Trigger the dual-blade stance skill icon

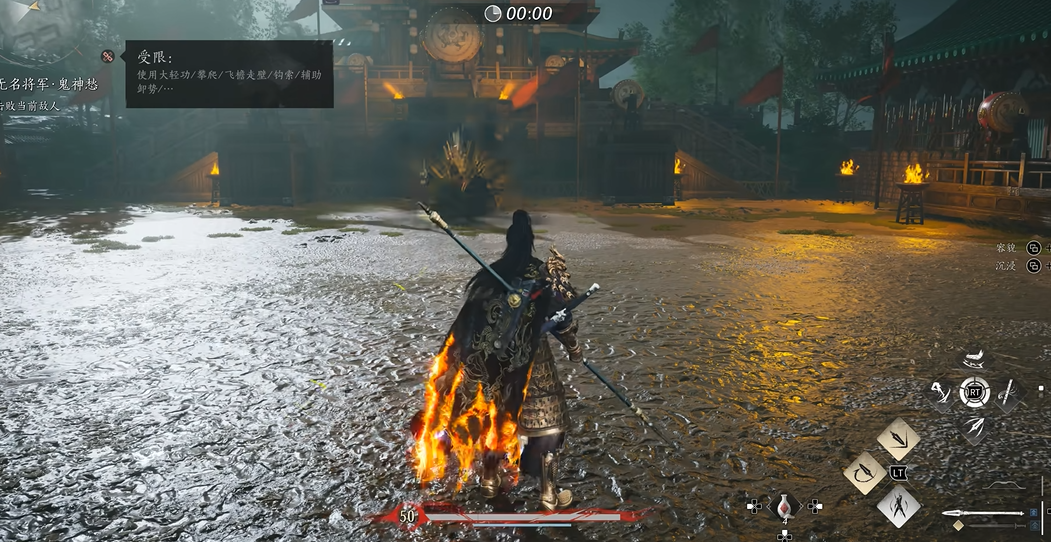click(x=898, y=505)
